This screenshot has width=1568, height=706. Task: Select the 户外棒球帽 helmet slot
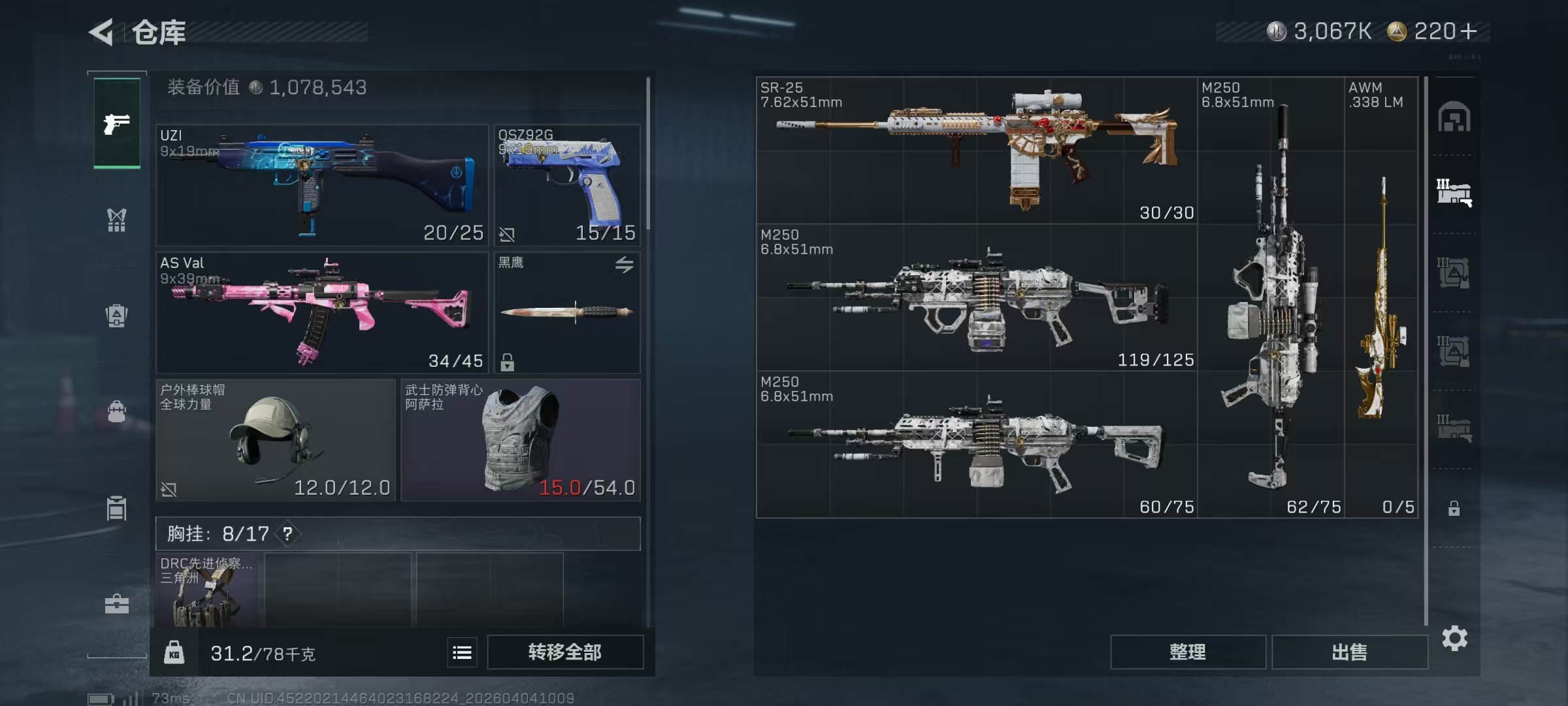(x=275, y=440)
